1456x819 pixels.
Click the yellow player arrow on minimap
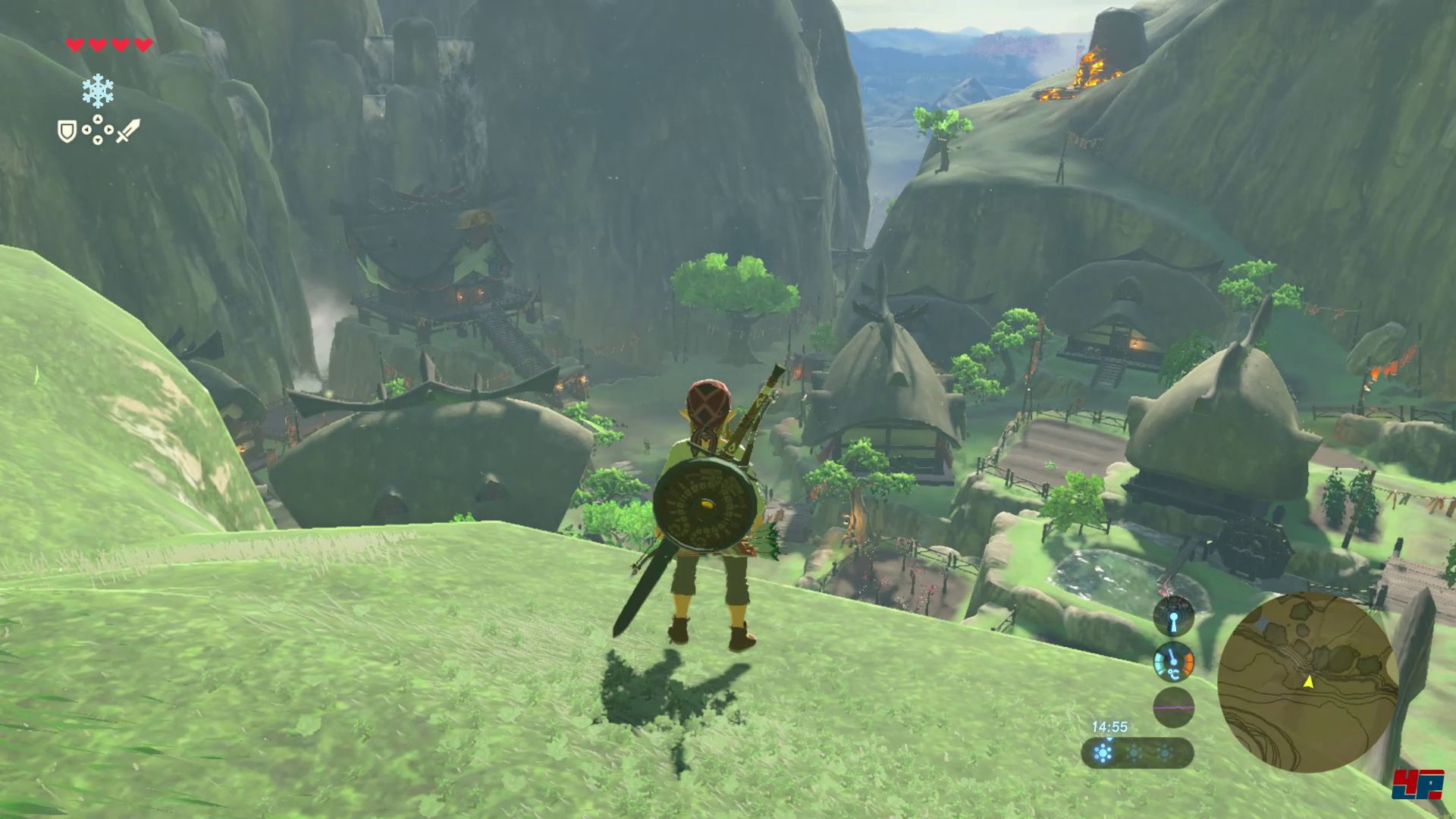pos(1308,682)
